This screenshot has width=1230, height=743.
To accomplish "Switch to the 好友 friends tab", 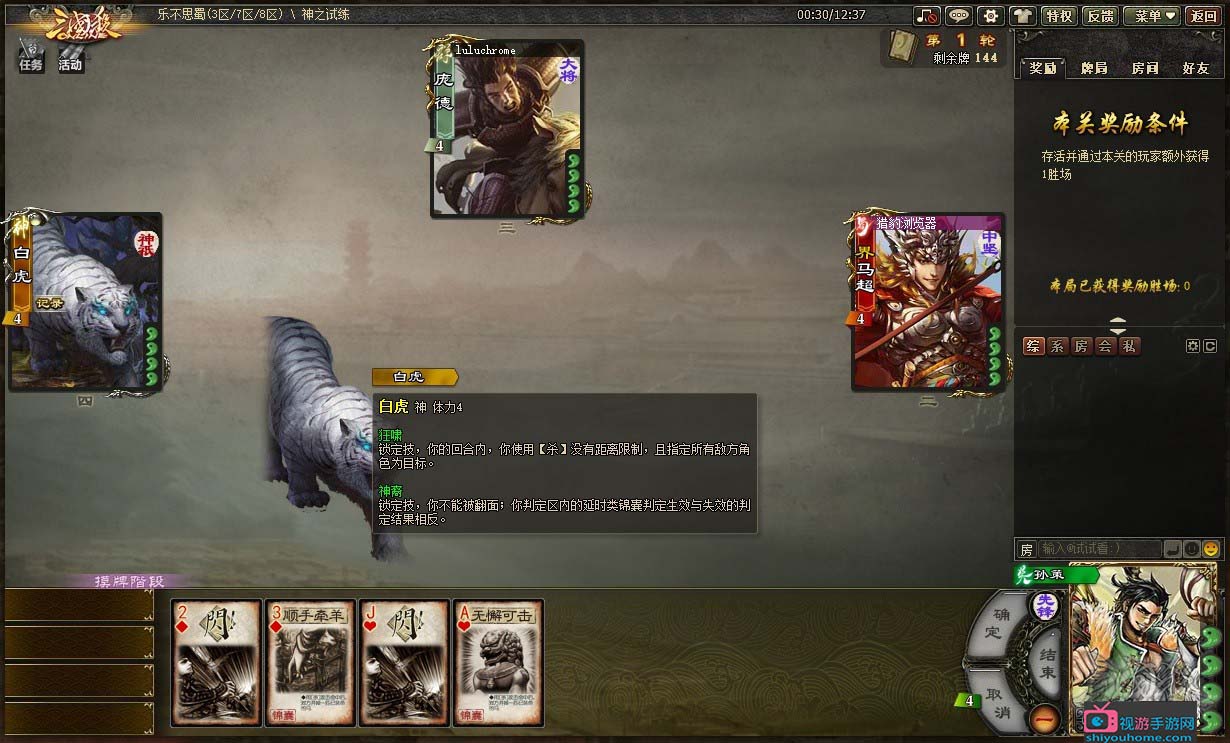I will click(x=1195, y=68).
